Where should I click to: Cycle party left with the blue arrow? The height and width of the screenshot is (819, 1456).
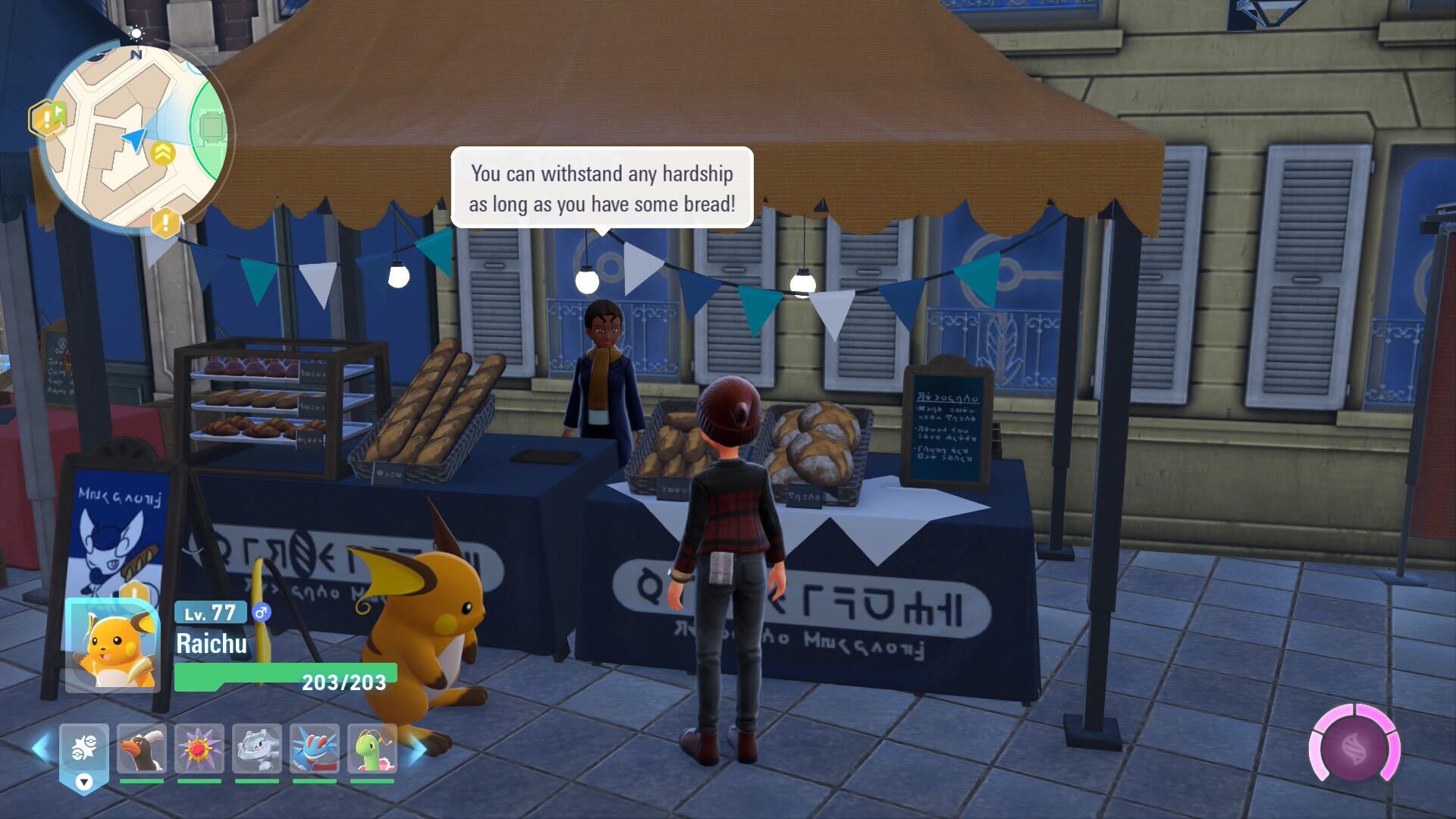tap(42, 747)
